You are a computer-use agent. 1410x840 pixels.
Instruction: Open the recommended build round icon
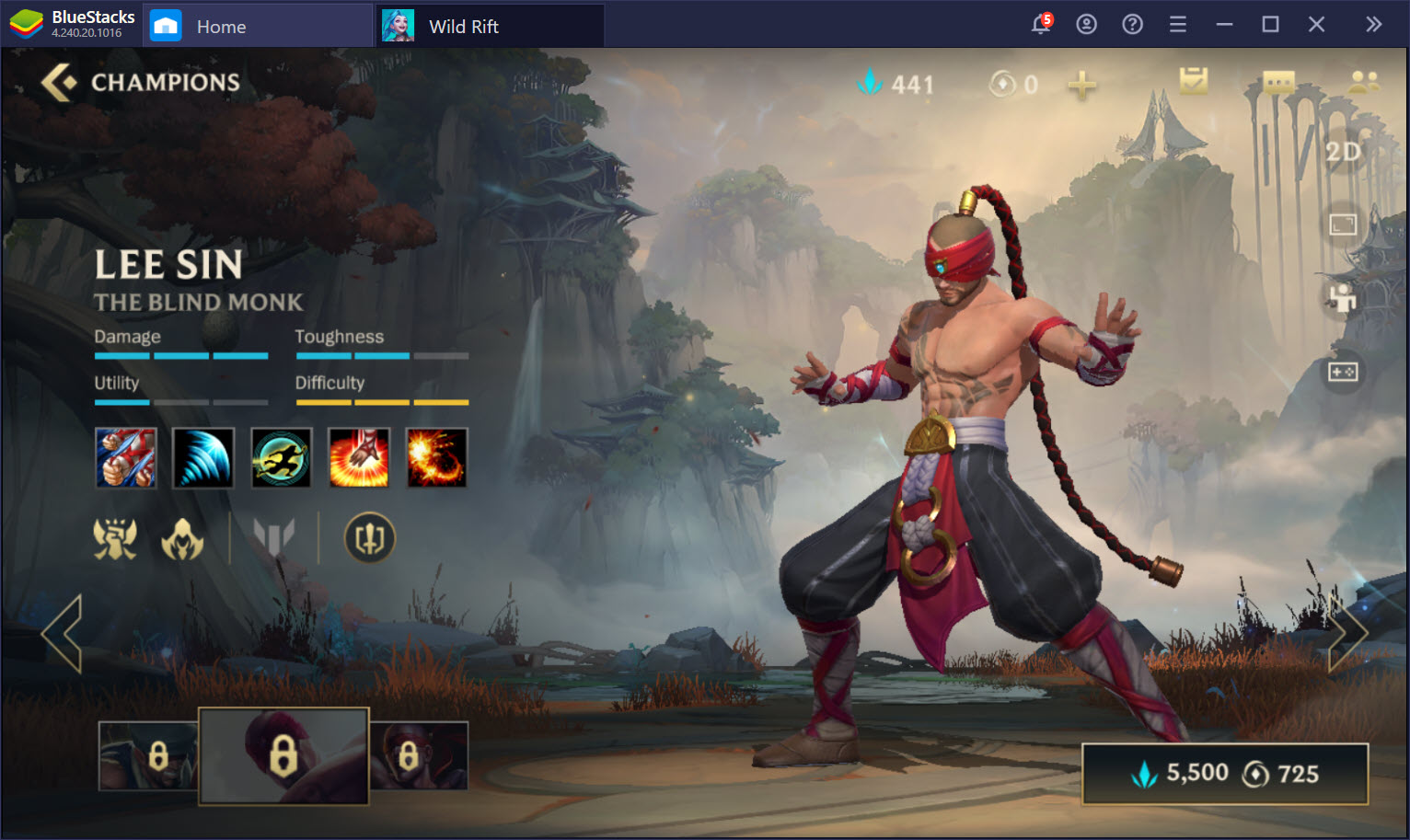pyautogui.click(x=369, y=538)
